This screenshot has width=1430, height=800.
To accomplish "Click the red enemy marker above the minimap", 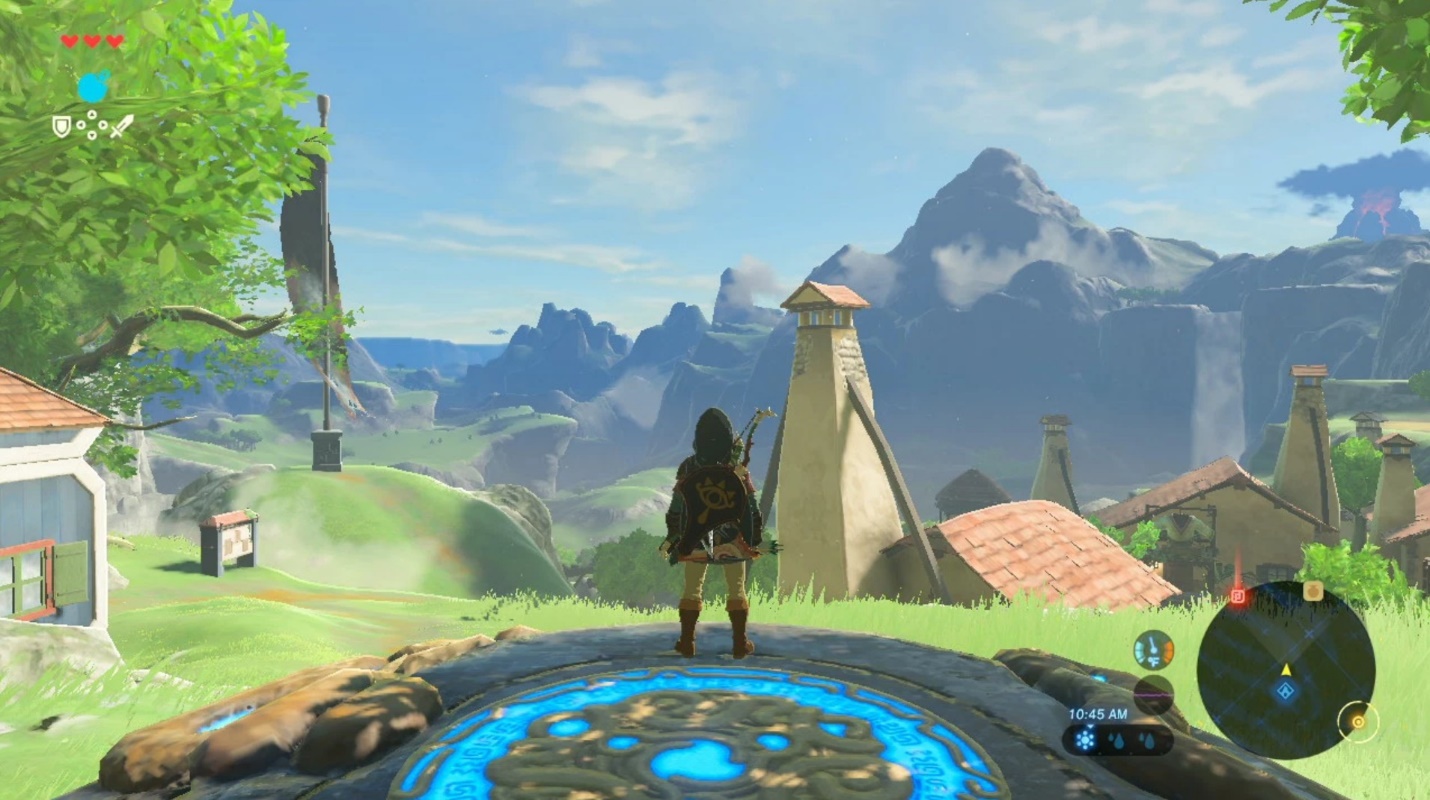I will point(1239,595).
